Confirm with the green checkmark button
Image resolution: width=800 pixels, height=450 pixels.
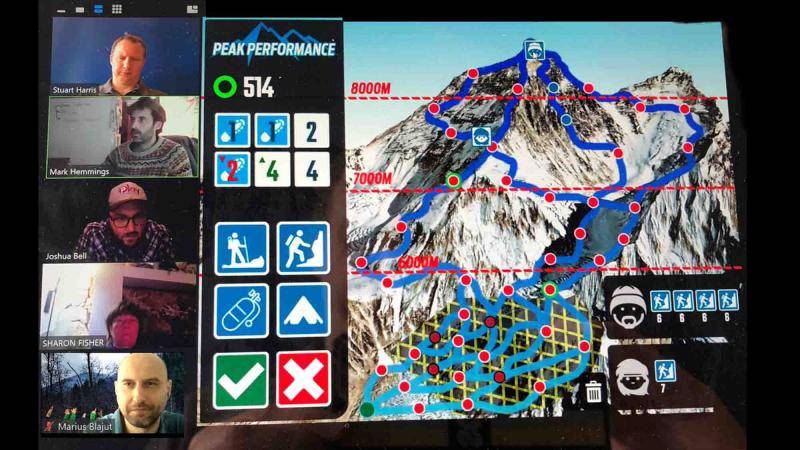(241, 379)
